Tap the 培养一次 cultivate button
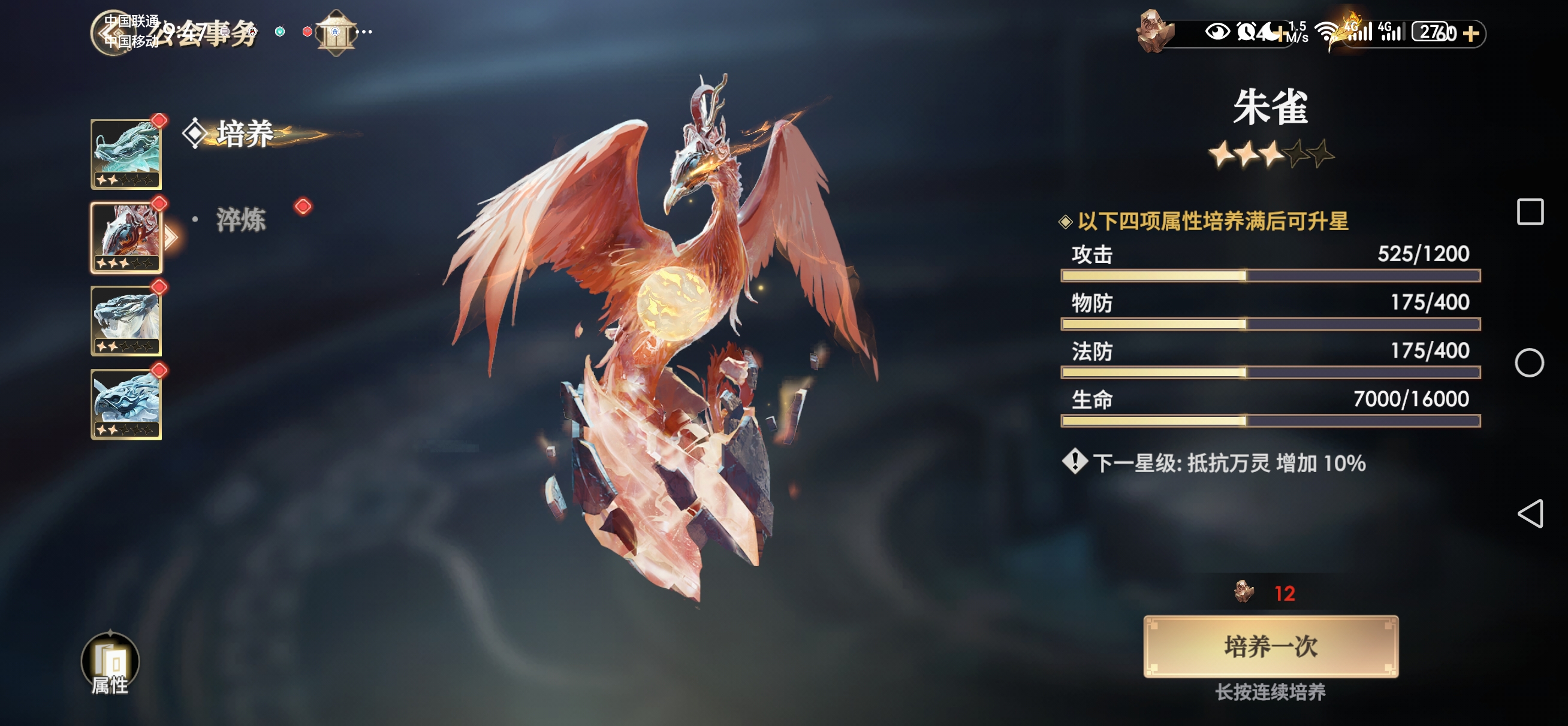1568x726 pixels. (x=1270, y=646)
